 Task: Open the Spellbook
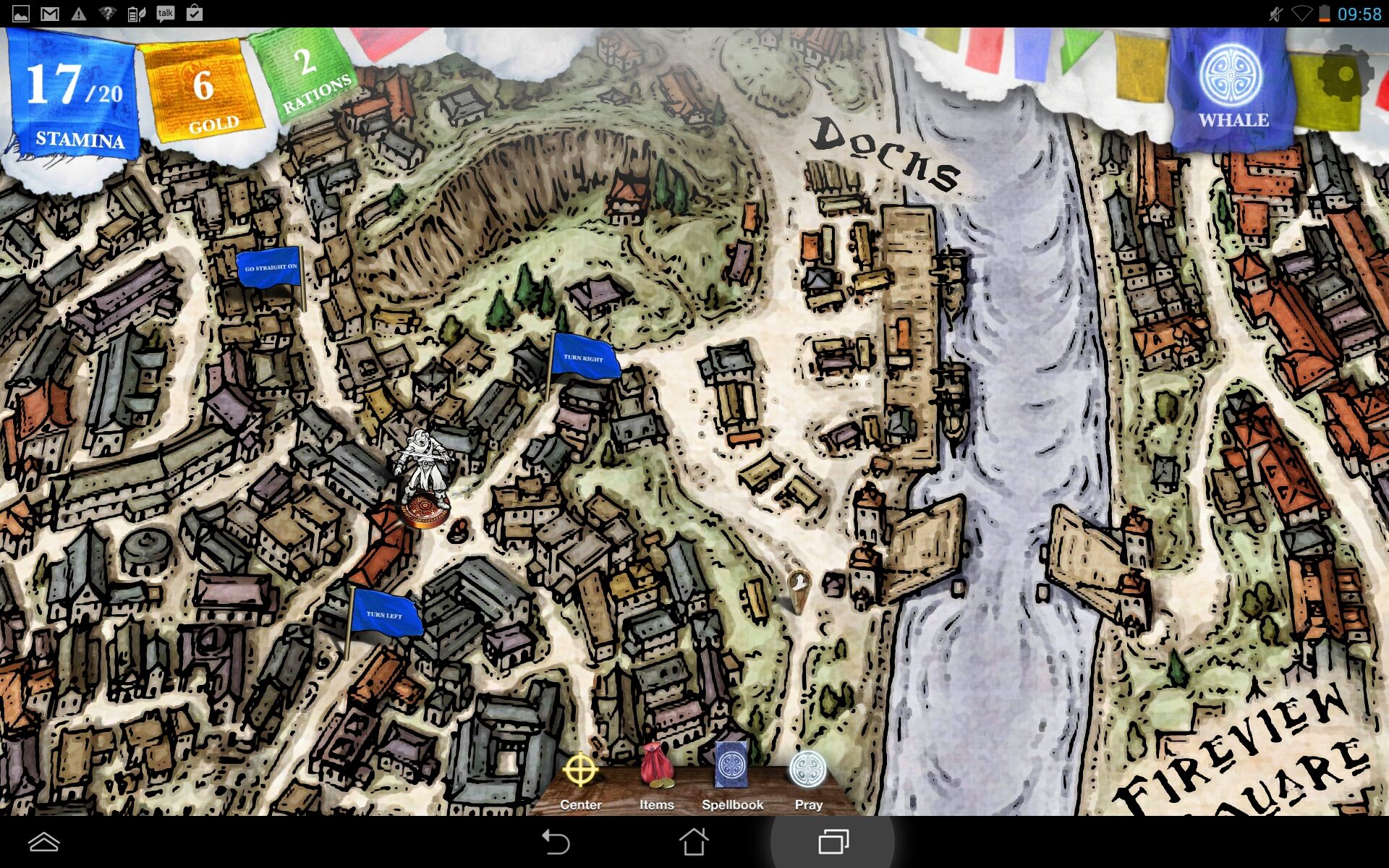pyautogui.click(x=732, y=780)
